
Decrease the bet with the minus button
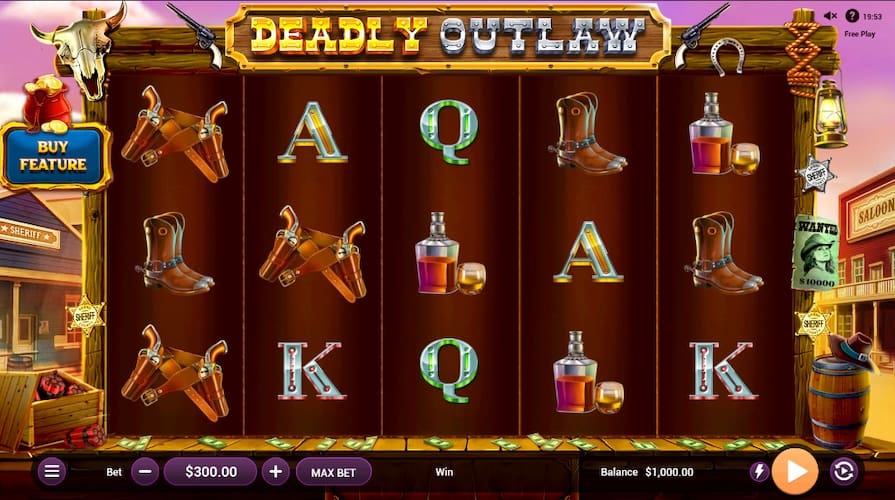point(145,471)
